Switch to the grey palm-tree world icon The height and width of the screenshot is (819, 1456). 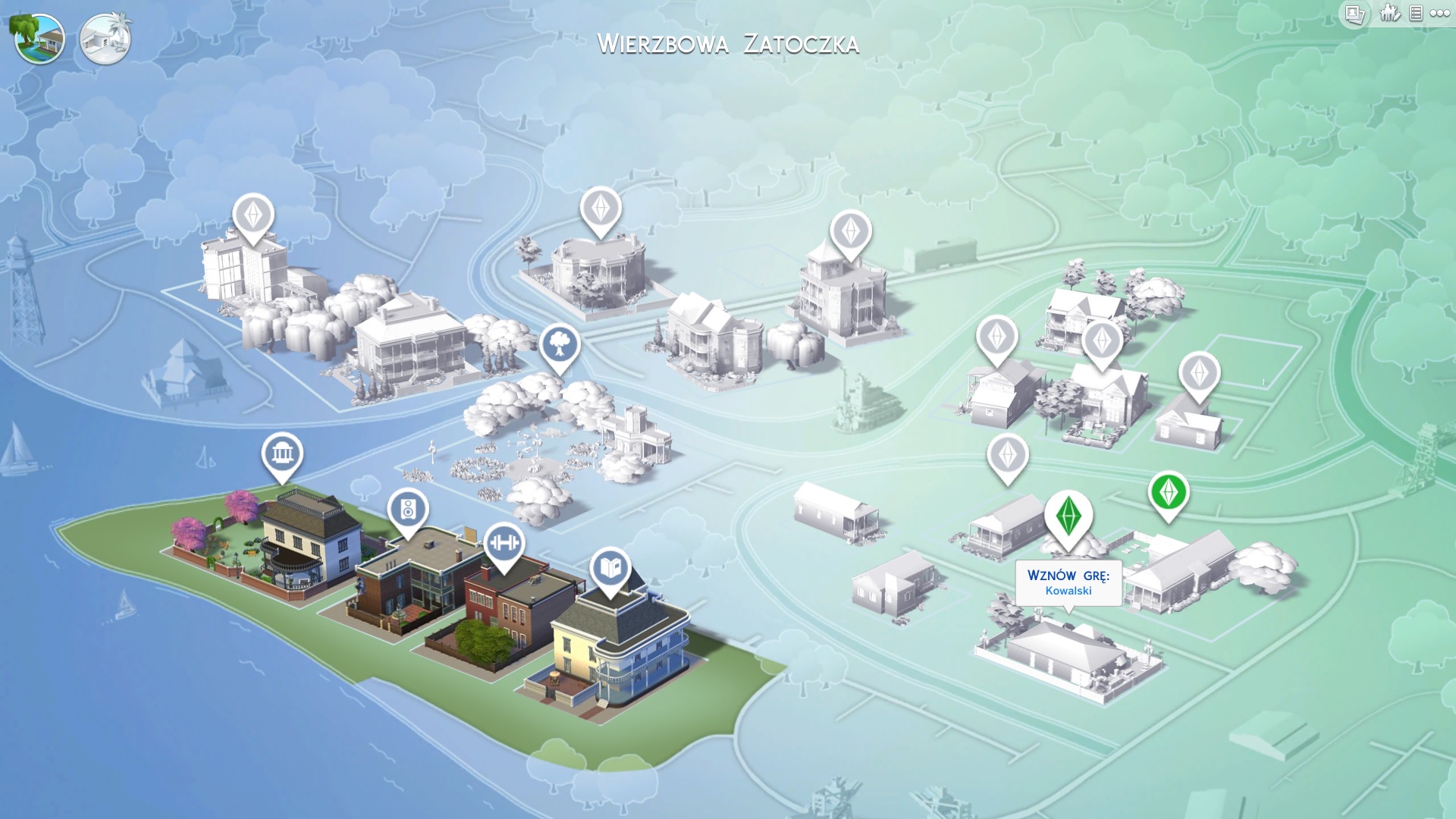105,38
